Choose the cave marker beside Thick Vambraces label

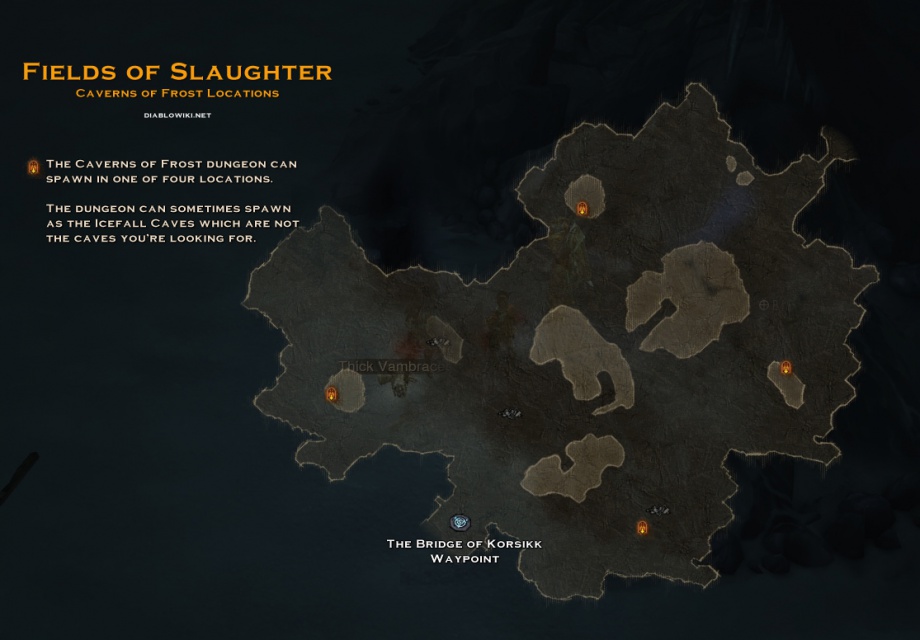click(x=332, y=394)
